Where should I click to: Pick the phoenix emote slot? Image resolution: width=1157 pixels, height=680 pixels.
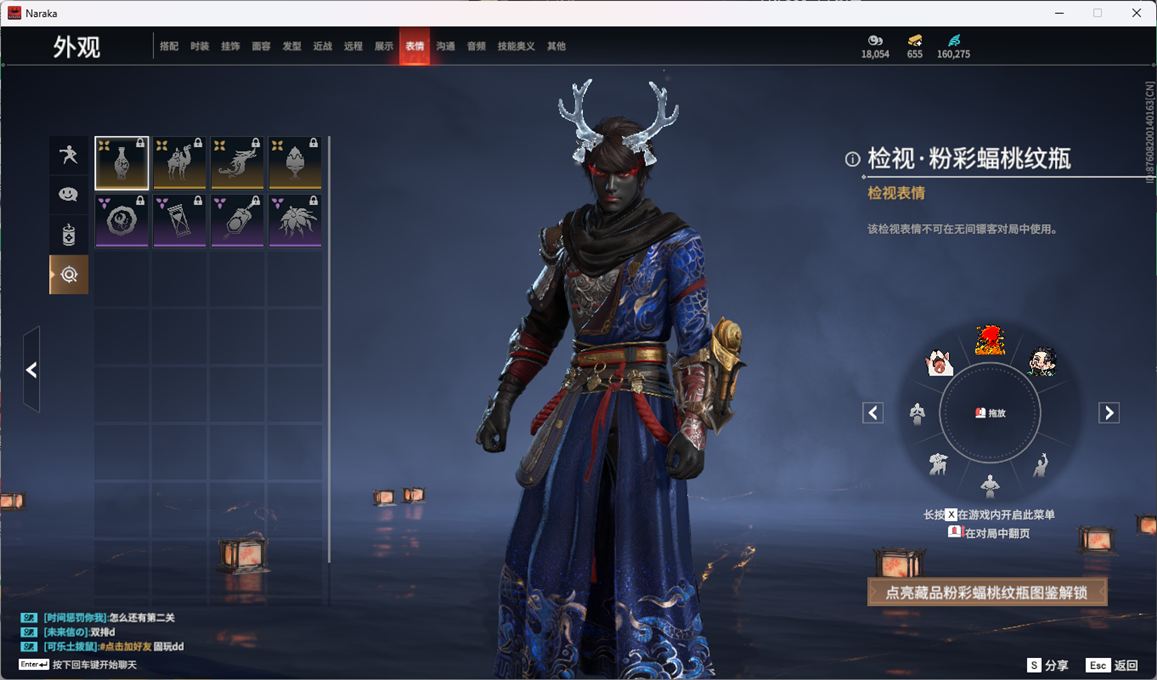pos(238,163)
